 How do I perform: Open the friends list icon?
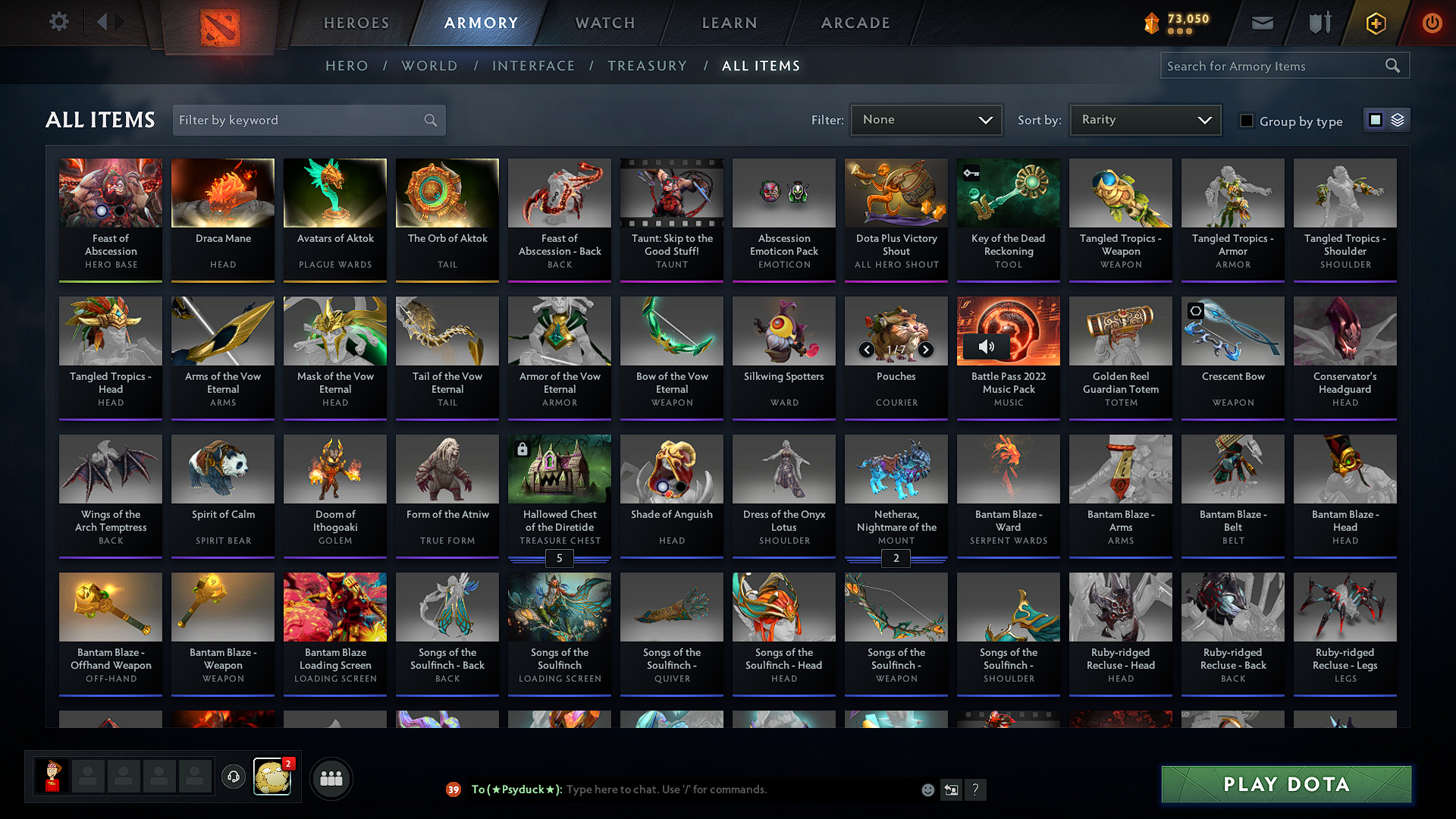pos(331,778)
